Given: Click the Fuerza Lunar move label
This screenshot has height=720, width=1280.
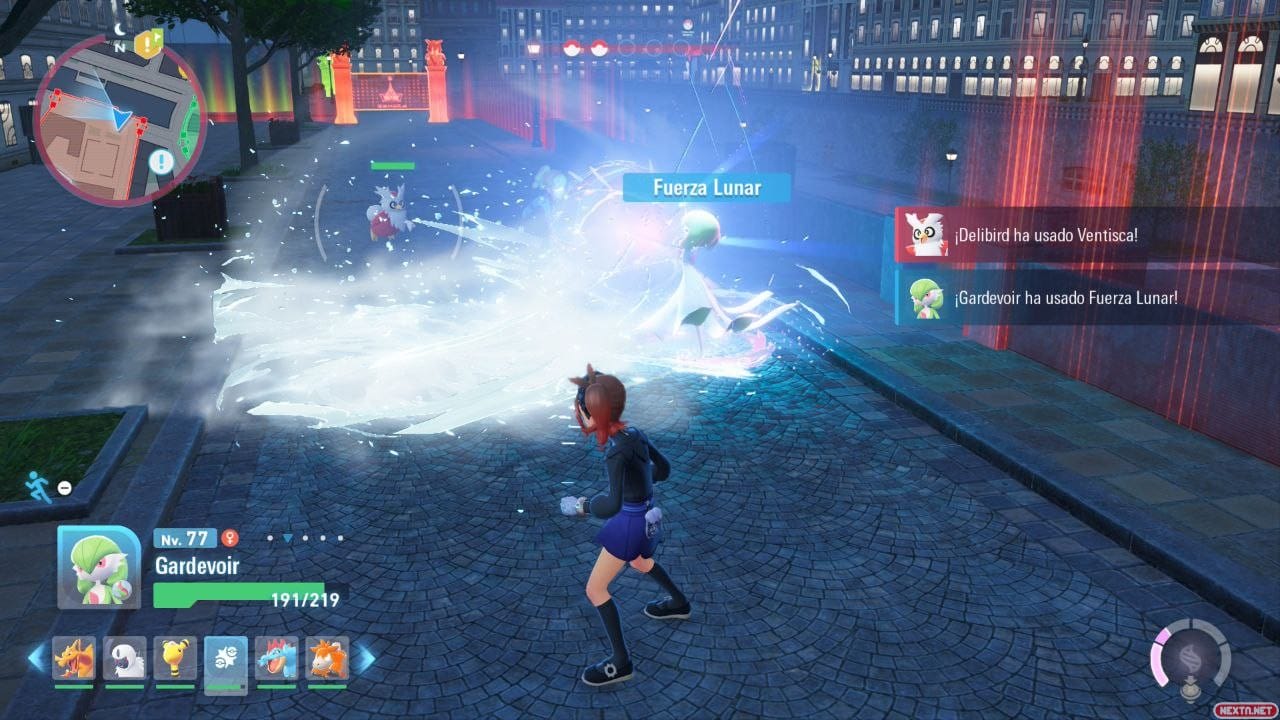Looking at the screenshot, I should tap(707, 188).
